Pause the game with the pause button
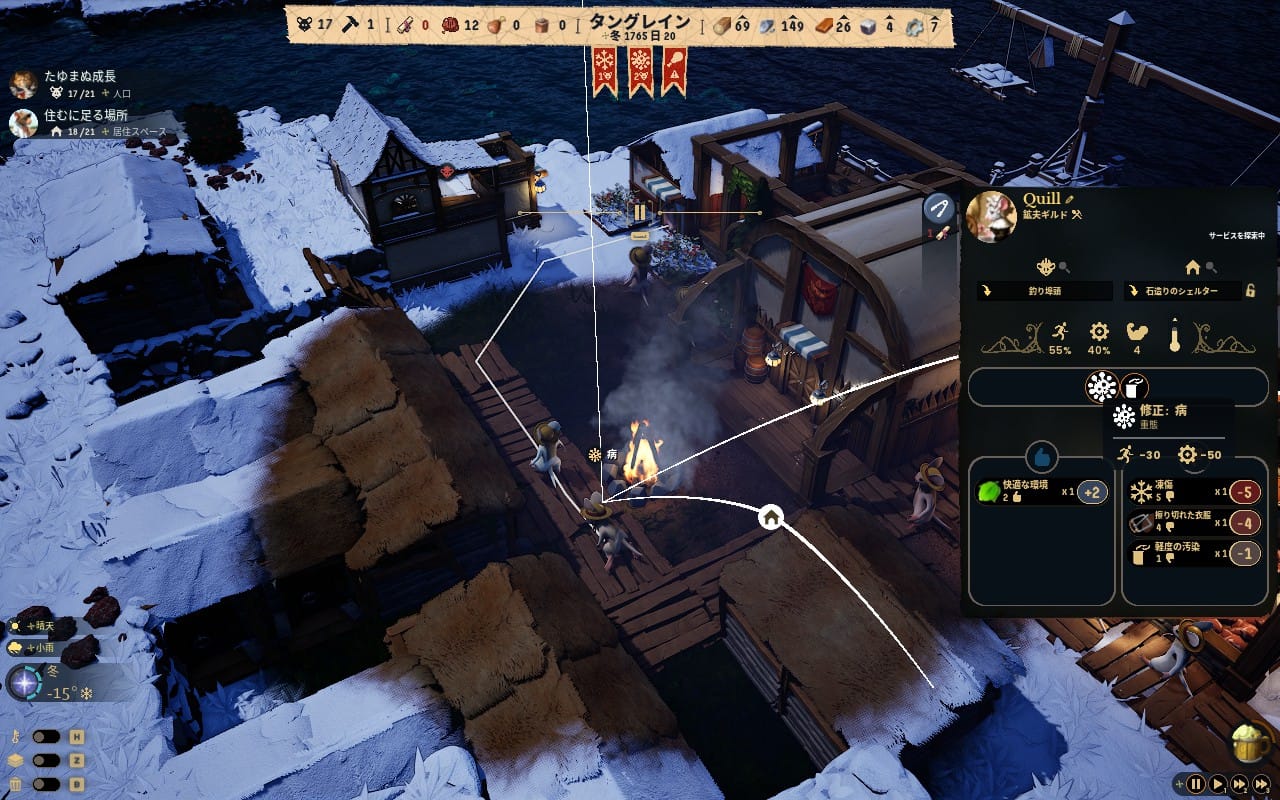The image size is (1280, 800). (x=1195, y=784)
